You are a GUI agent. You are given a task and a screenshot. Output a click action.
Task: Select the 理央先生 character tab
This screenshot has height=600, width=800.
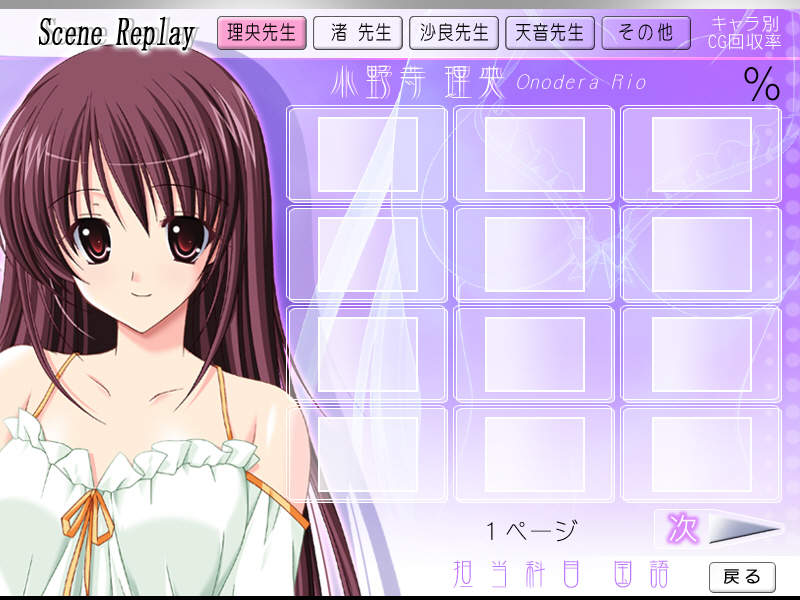(261, 33)
